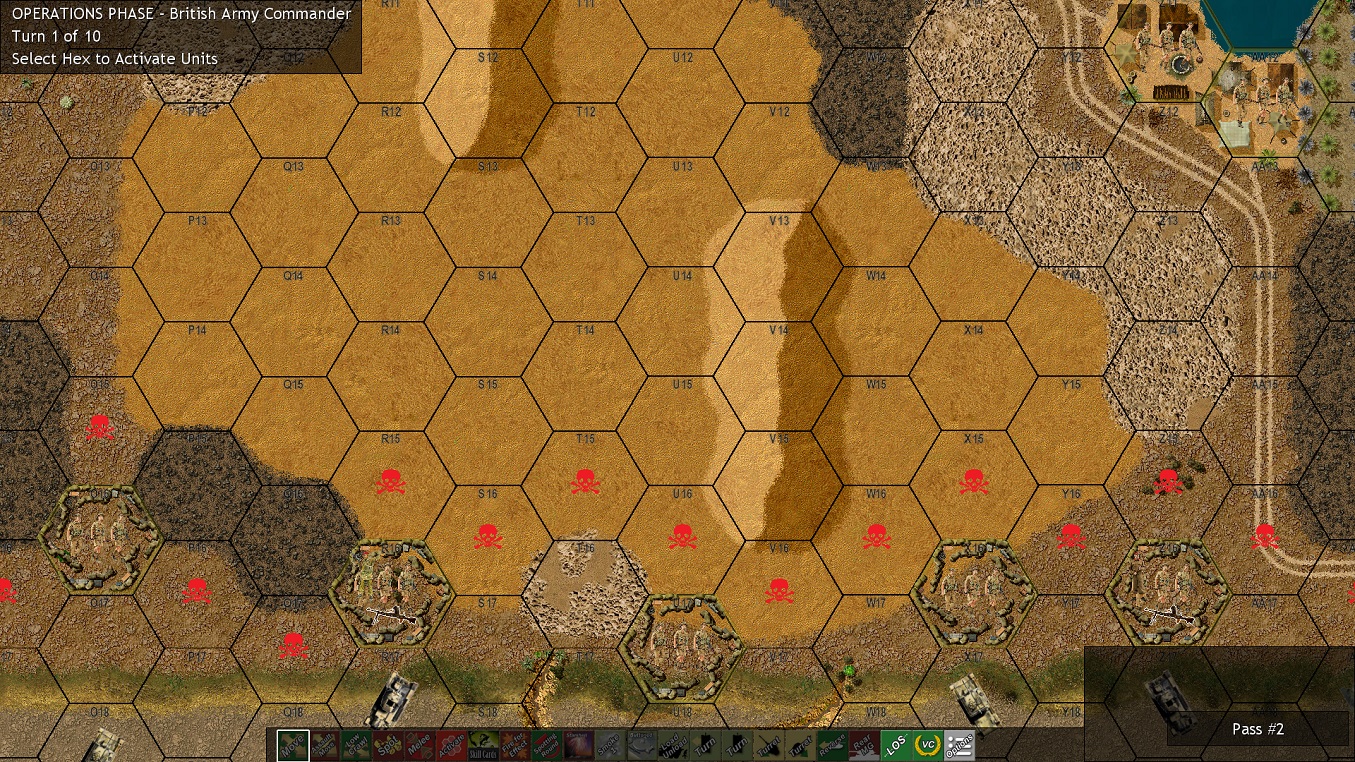Viewport: 1355px width, 762px height.
Task: Activate the Spot command
Action: click(387, 744)
